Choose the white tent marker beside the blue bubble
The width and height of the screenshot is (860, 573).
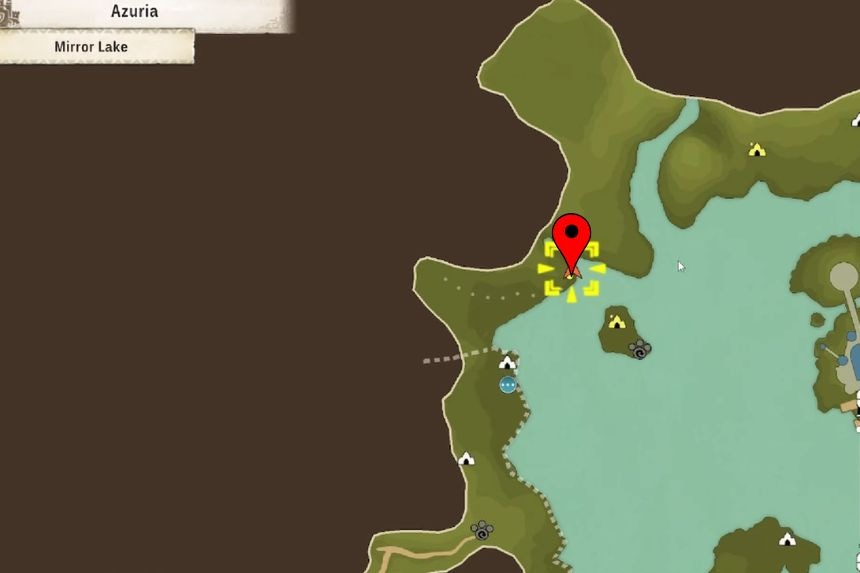click(x=508, y=362)
